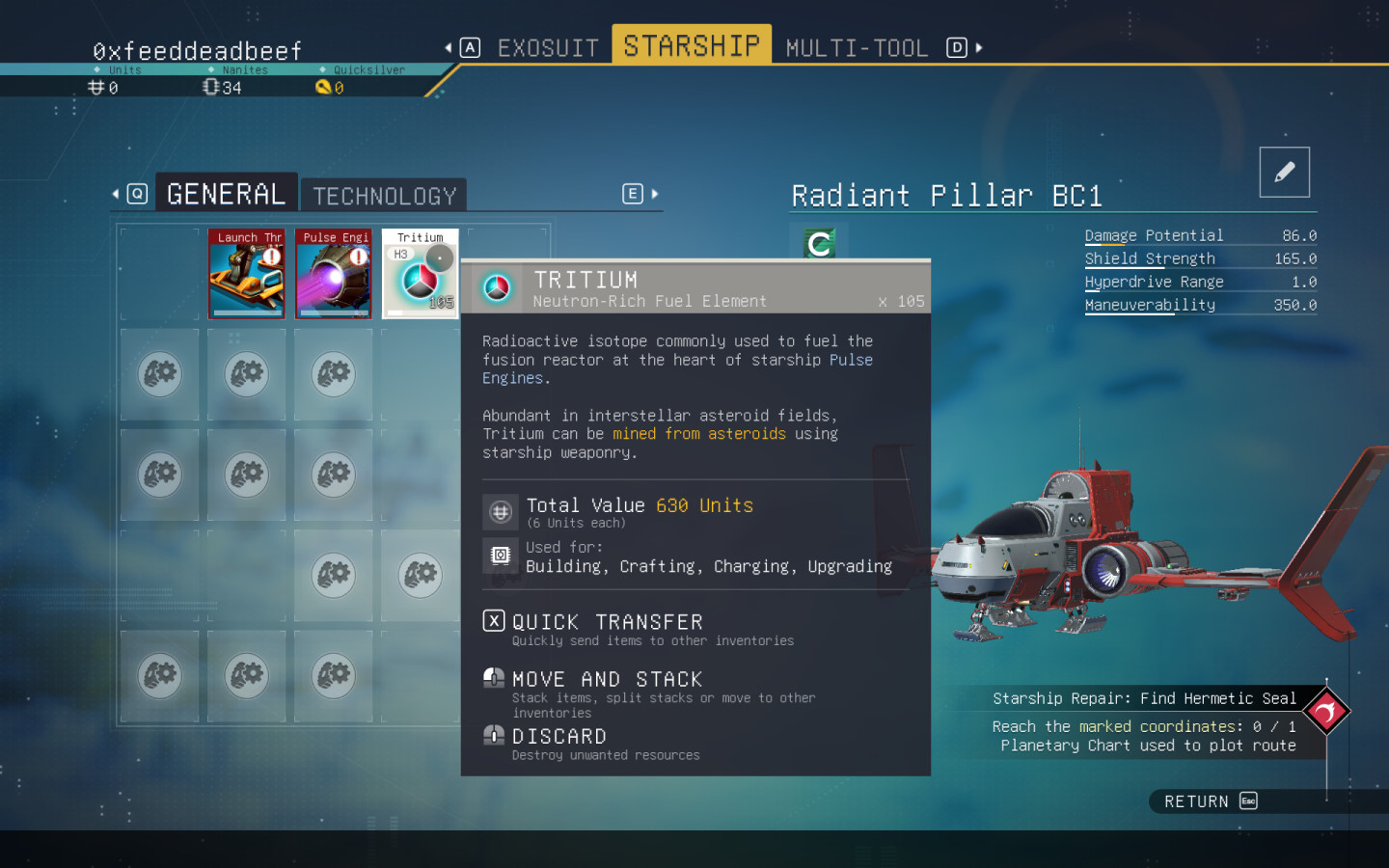Screen dimensions: 1389x868
Task: Click the left arrow beside the Q shortcut
Action: coord(114,192)
